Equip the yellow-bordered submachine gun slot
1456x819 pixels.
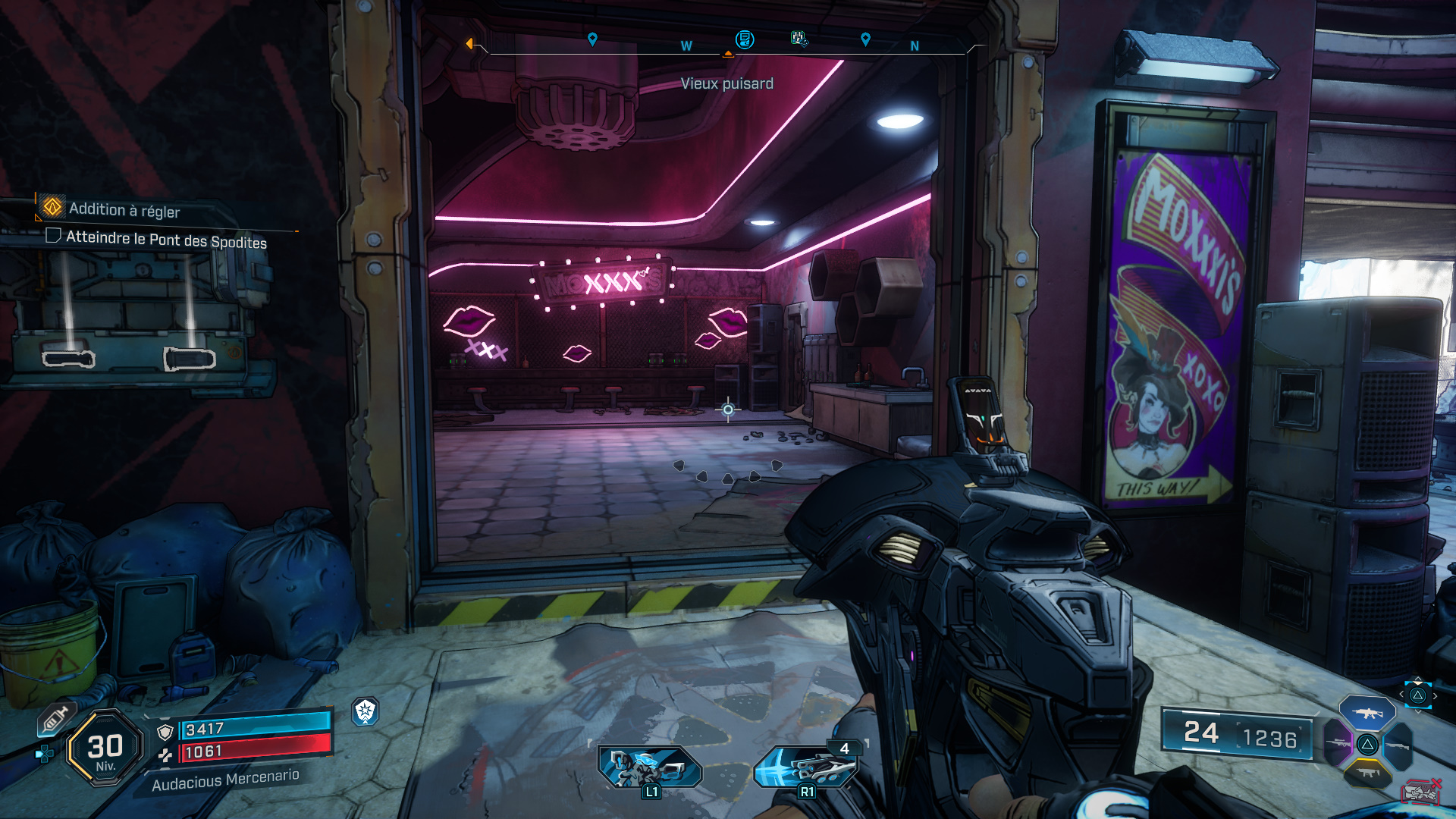[x=1367, y=773]
